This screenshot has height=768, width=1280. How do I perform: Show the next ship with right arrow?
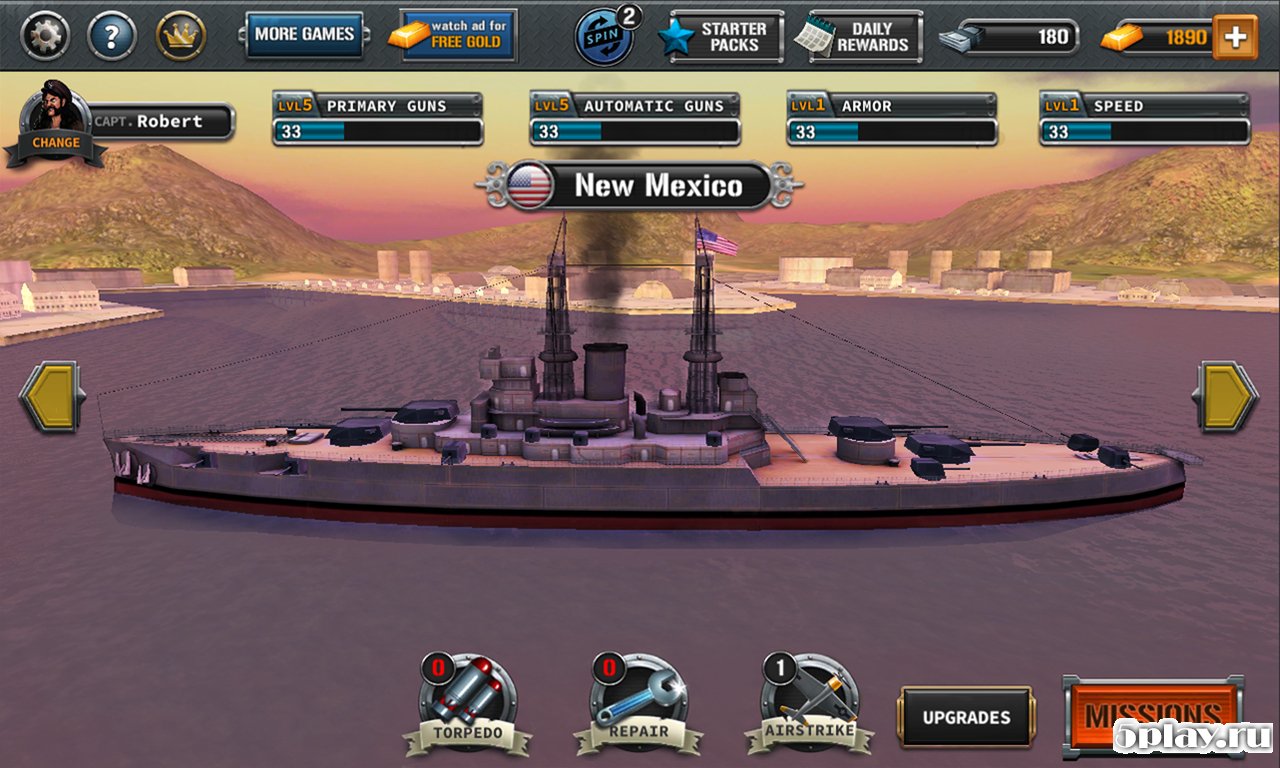[1225, 397]
